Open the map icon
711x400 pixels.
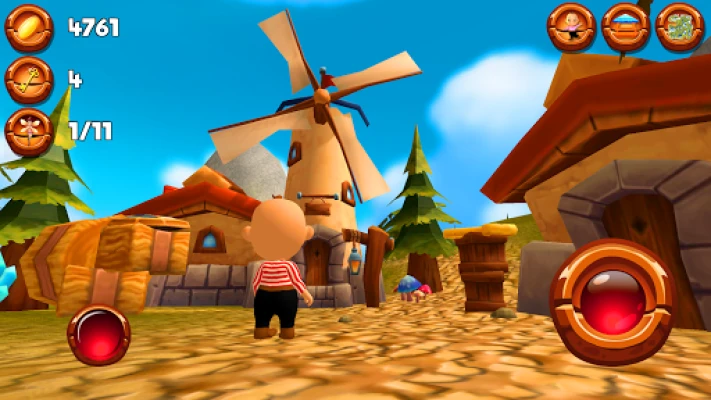coord(680,27)
